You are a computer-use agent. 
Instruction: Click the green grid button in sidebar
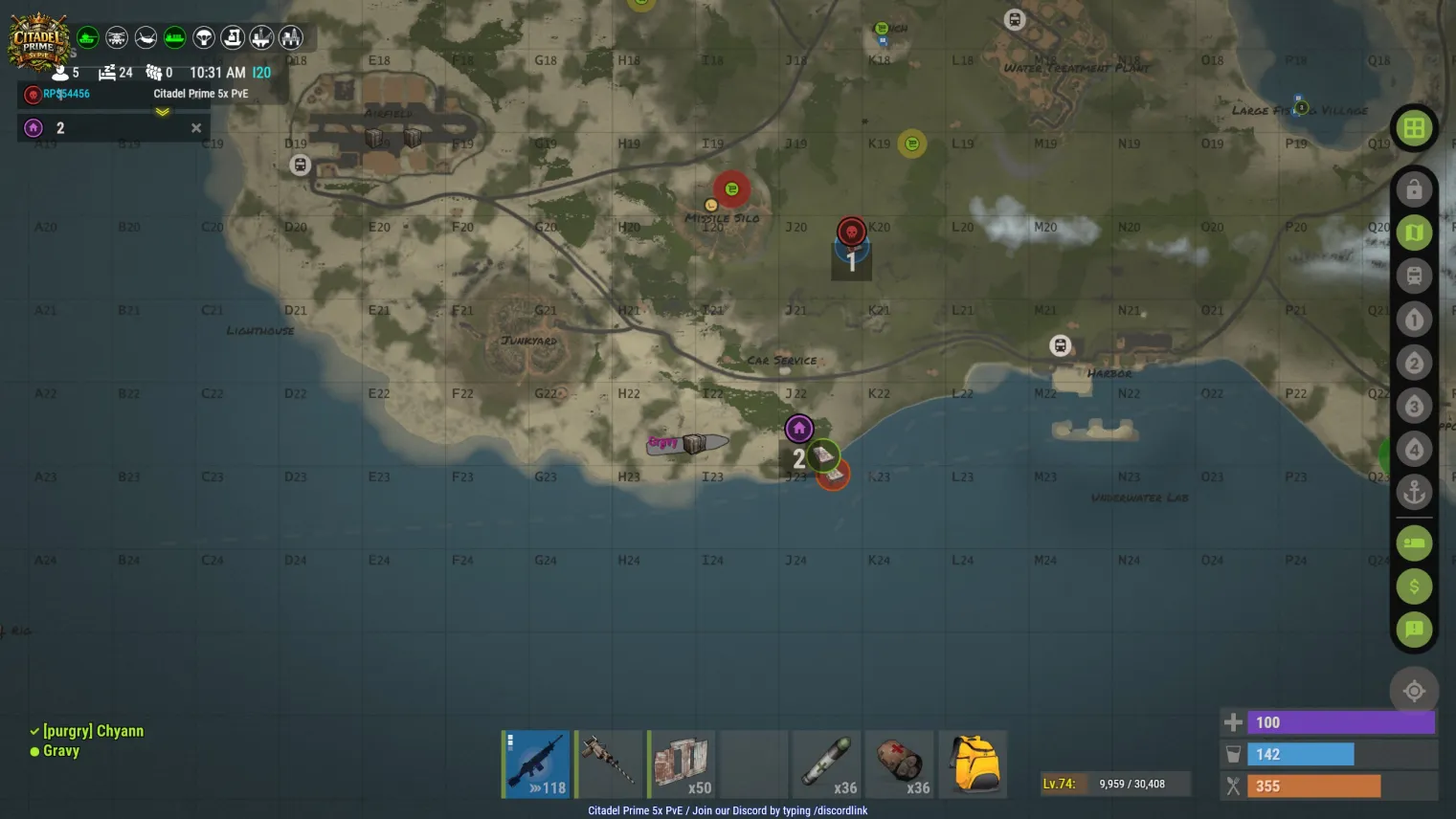[1414, 128]
